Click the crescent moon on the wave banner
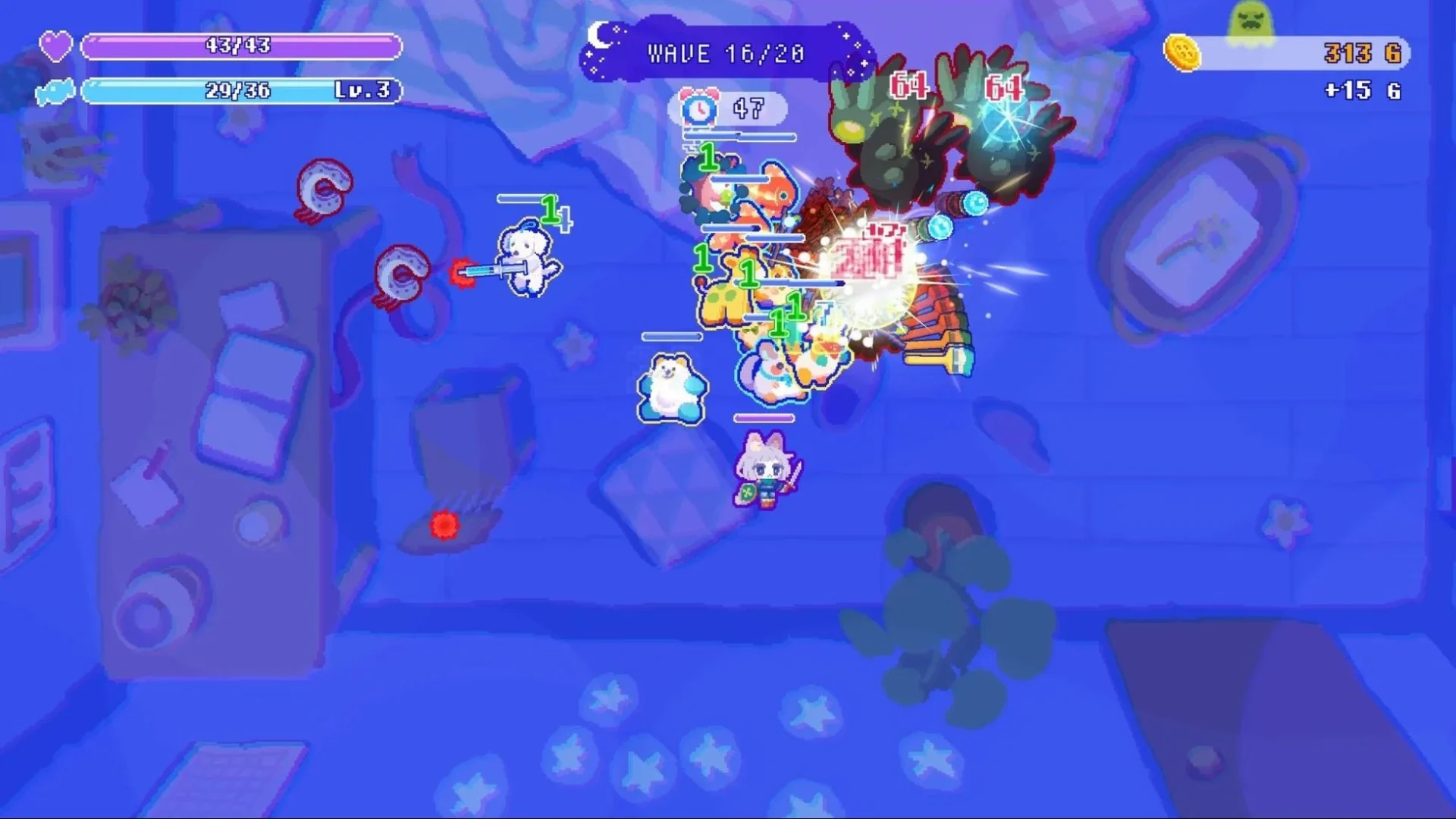Screen dimensions: 1456x819 [x=599, y=34]
